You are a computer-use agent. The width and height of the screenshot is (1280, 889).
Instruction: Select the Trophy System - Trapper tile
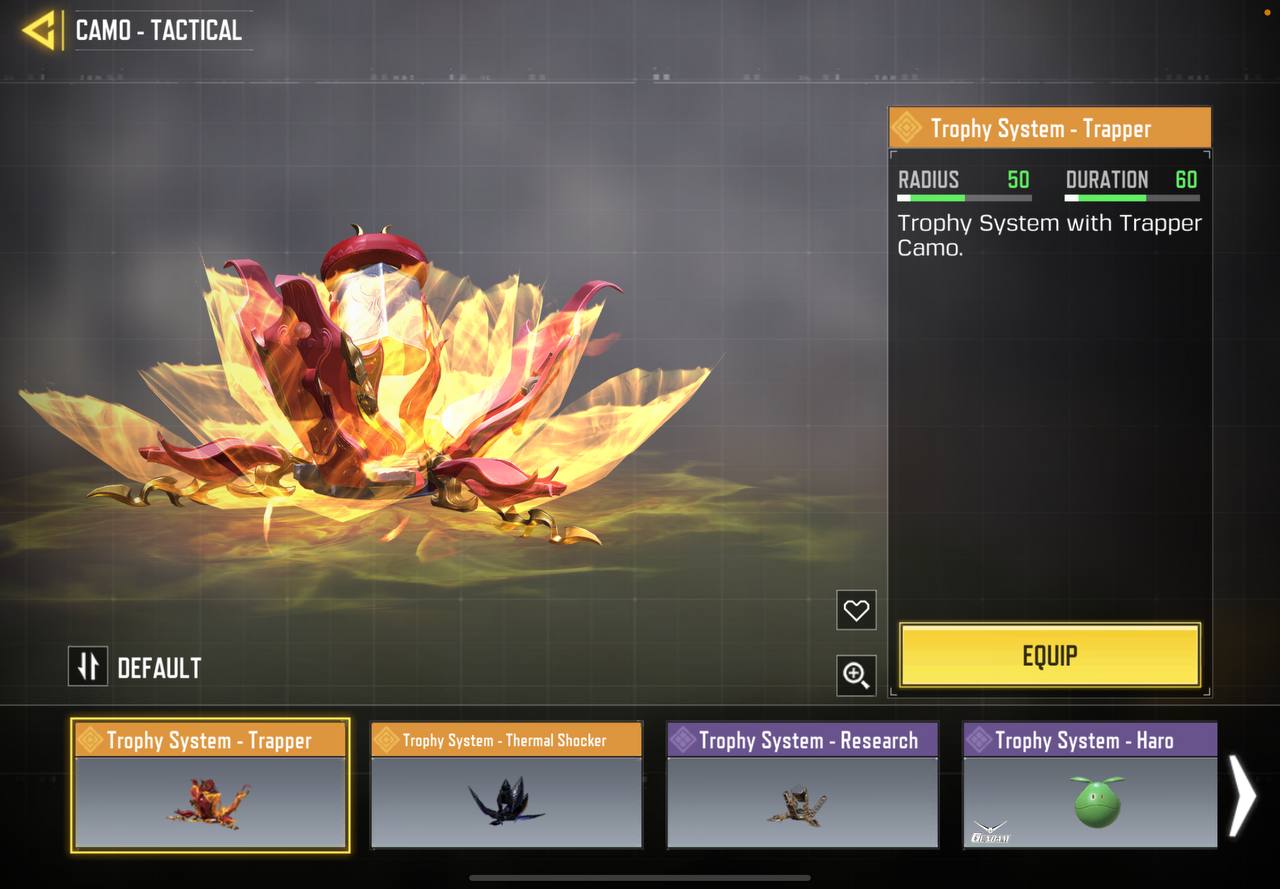coord(210,786)
